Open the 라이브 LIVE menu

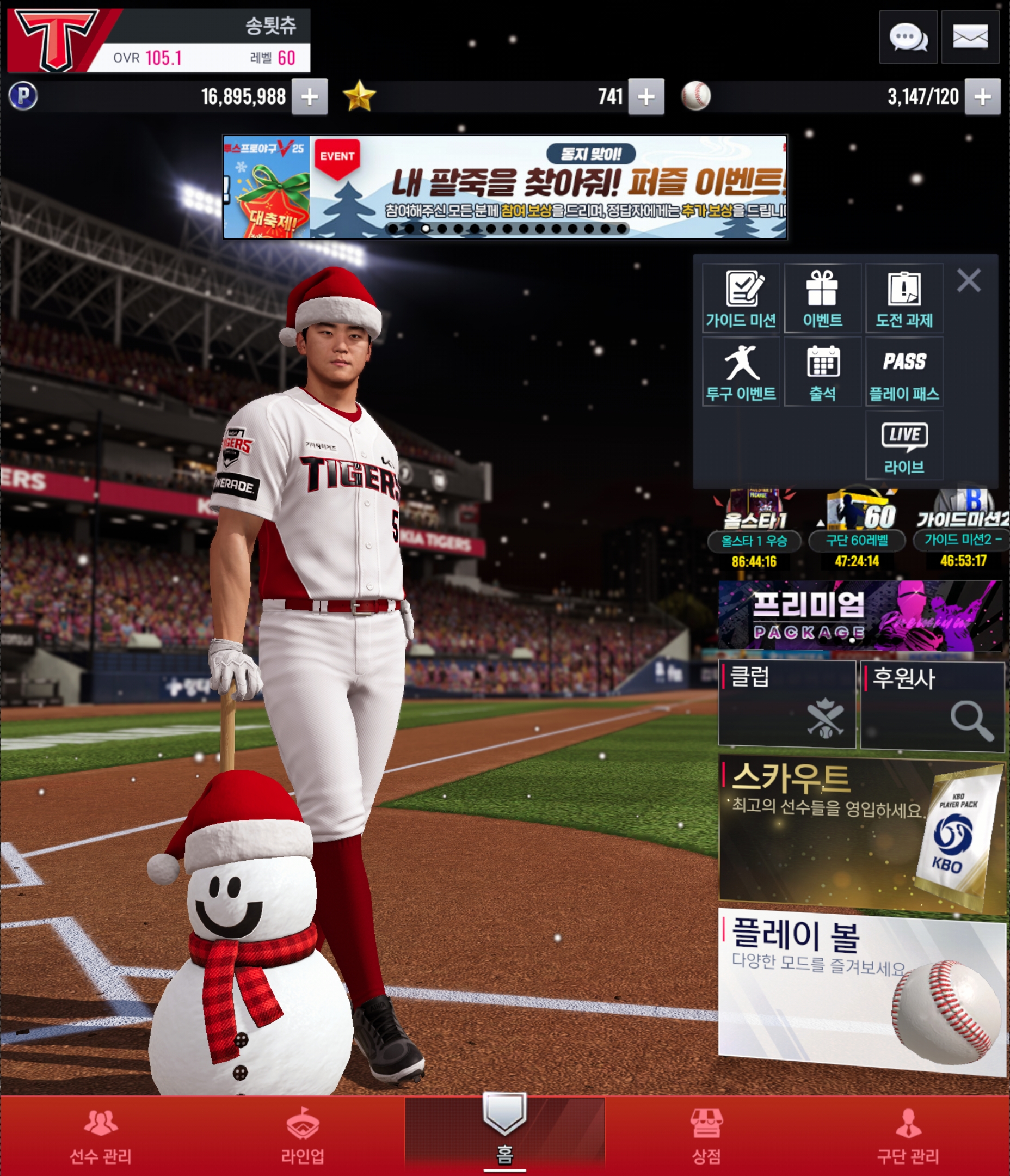[904, 446]
